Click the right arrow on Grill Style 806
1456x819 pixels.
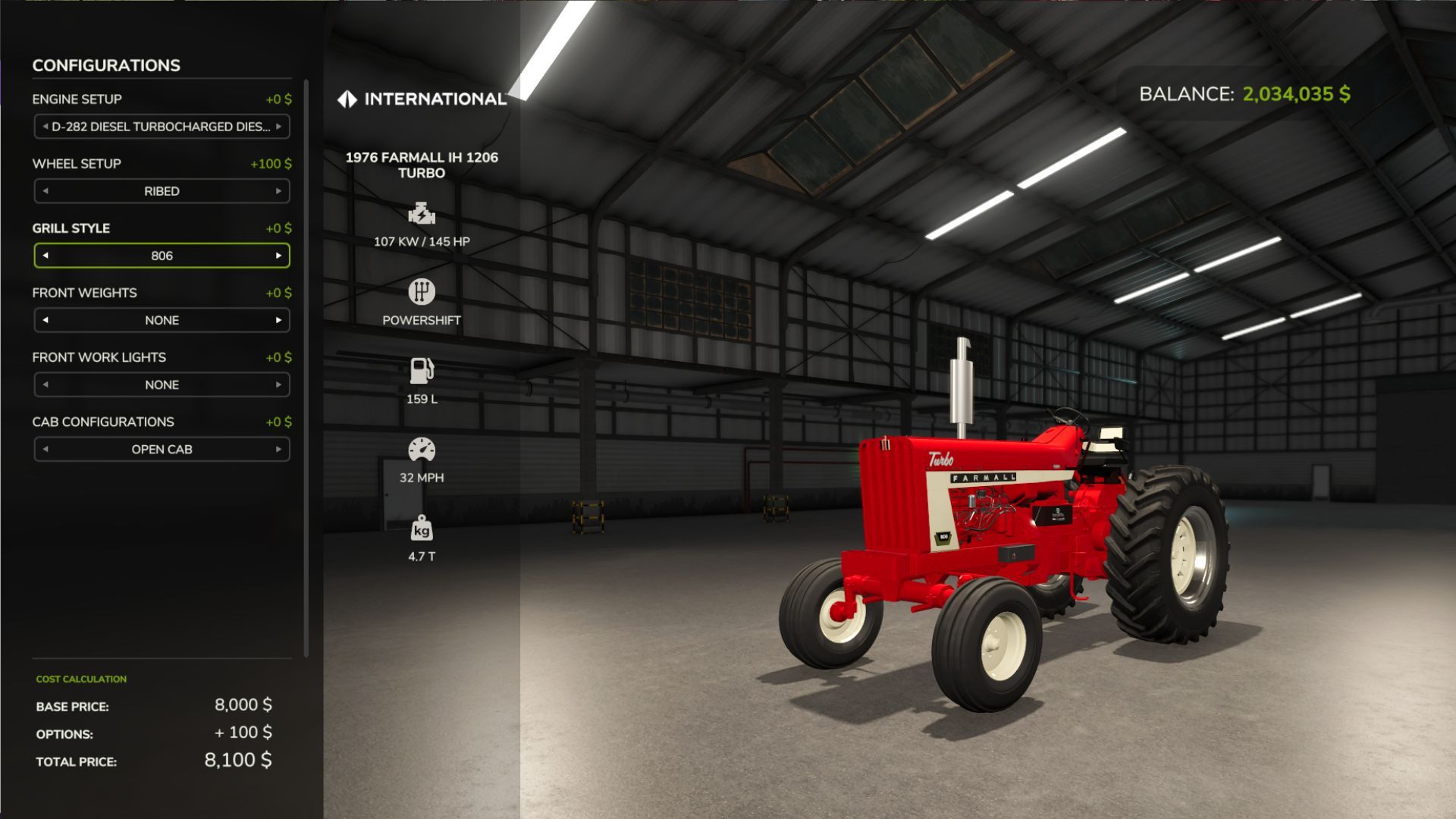point(278,256)
